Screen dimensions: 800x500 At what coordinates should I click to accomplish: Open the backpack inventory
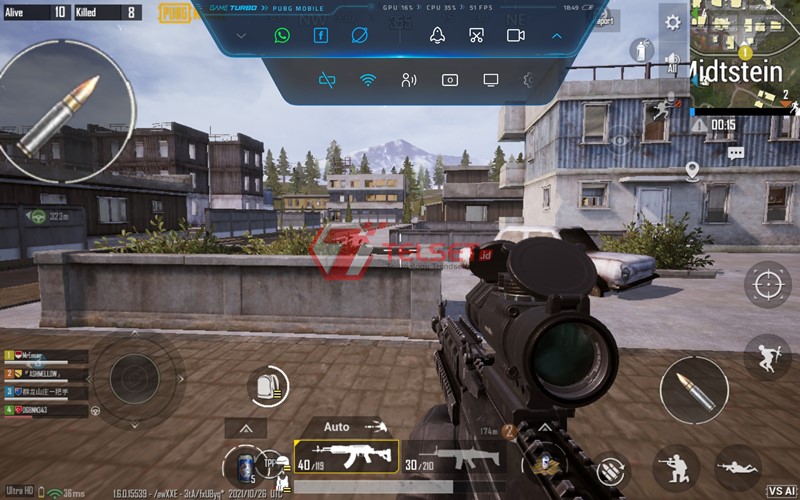coord(267,385)
